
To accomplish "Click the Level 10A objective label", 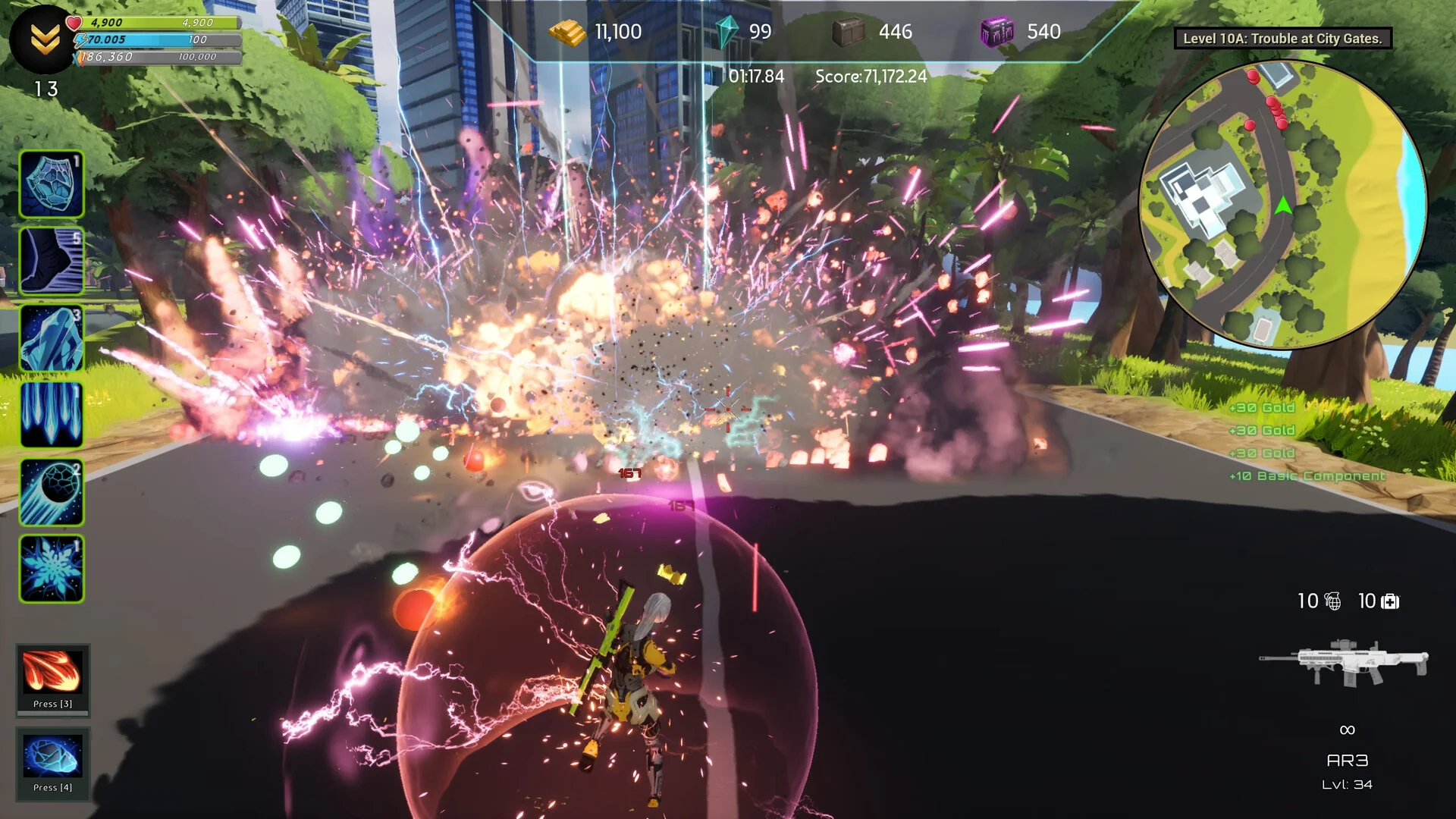I will [1282, 39].
